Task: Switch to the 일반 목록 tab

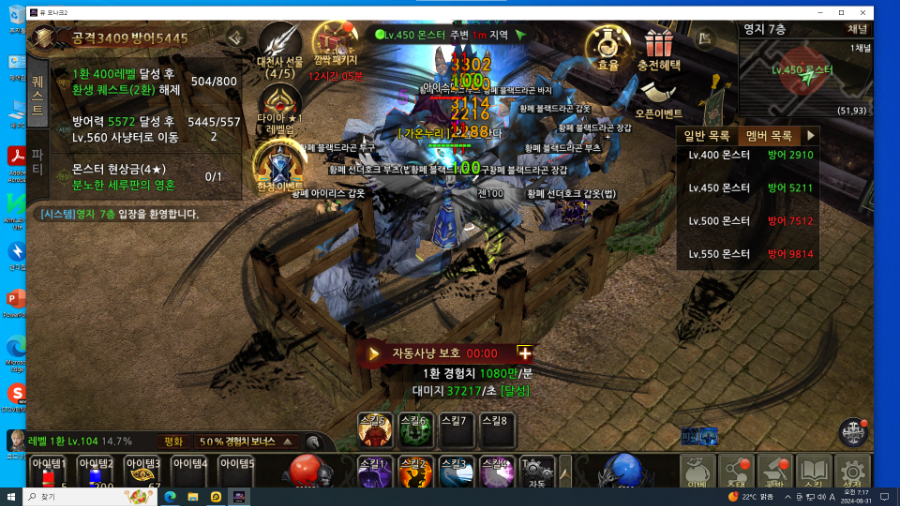Action: pyautogui.click(x=709, y=135)
